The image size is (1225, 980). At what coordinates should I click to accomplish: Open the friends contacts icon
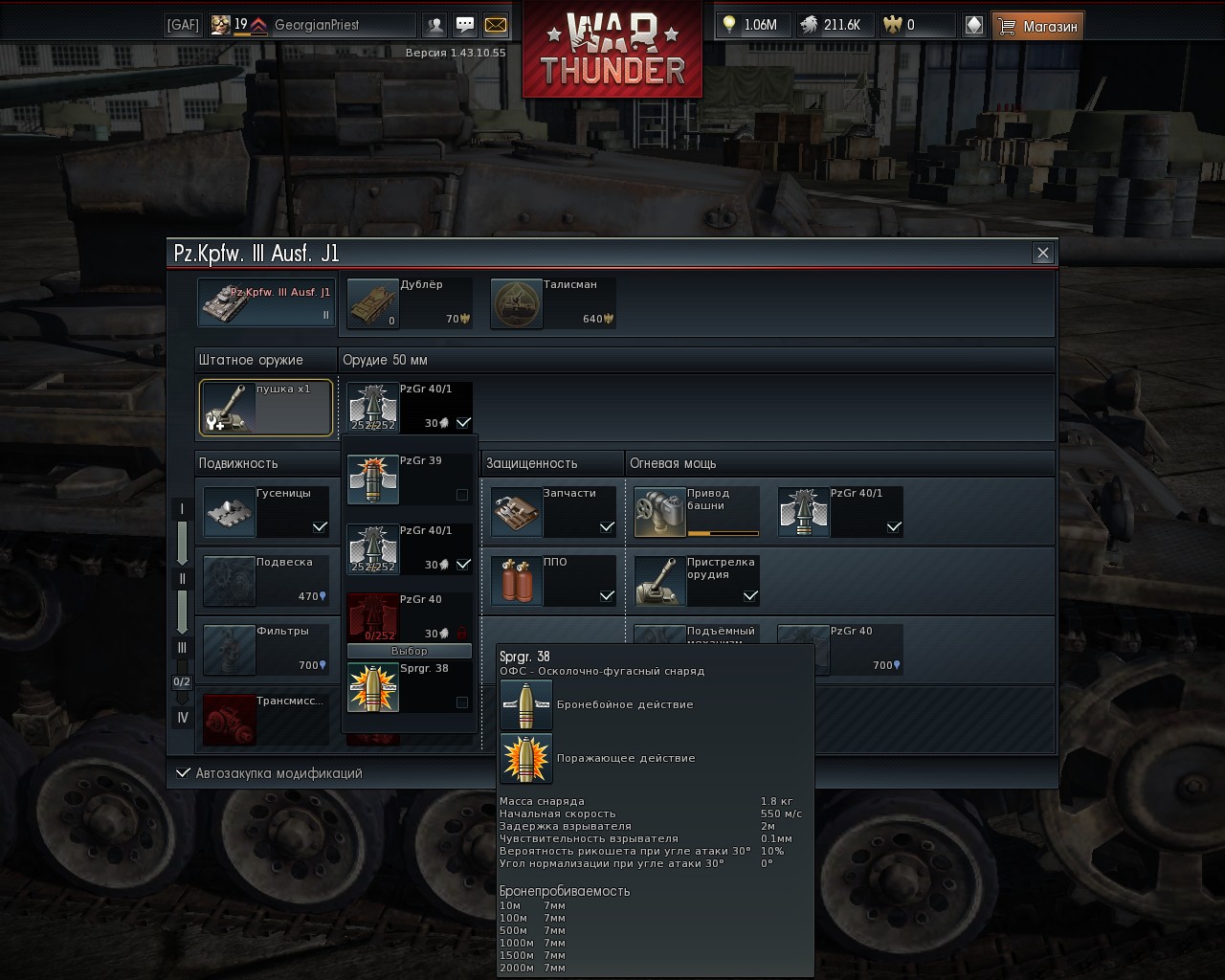[x=435, y=25]
